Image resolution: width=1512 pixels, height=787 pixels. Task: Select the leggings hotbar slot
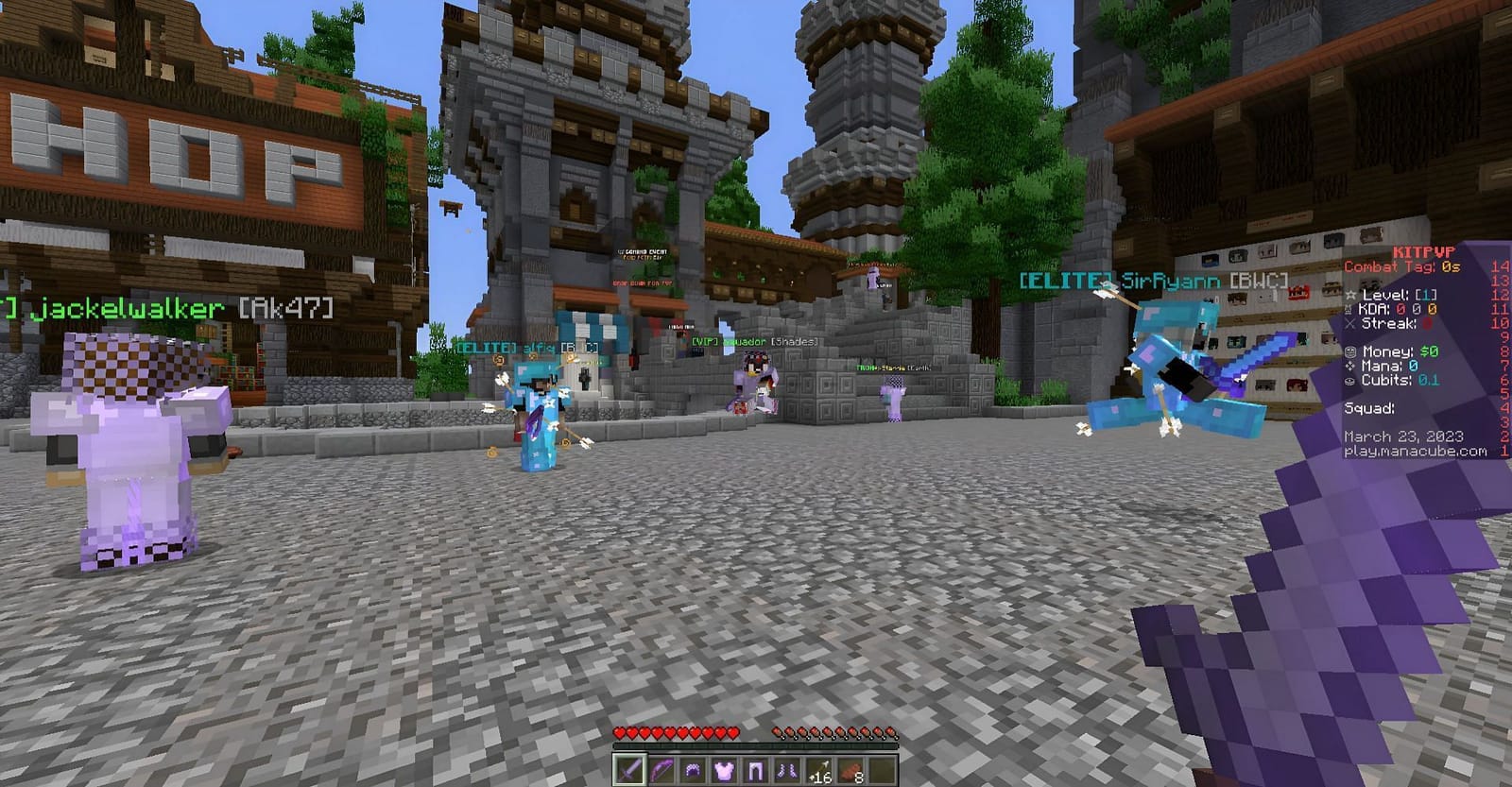(x=755, y=770)
